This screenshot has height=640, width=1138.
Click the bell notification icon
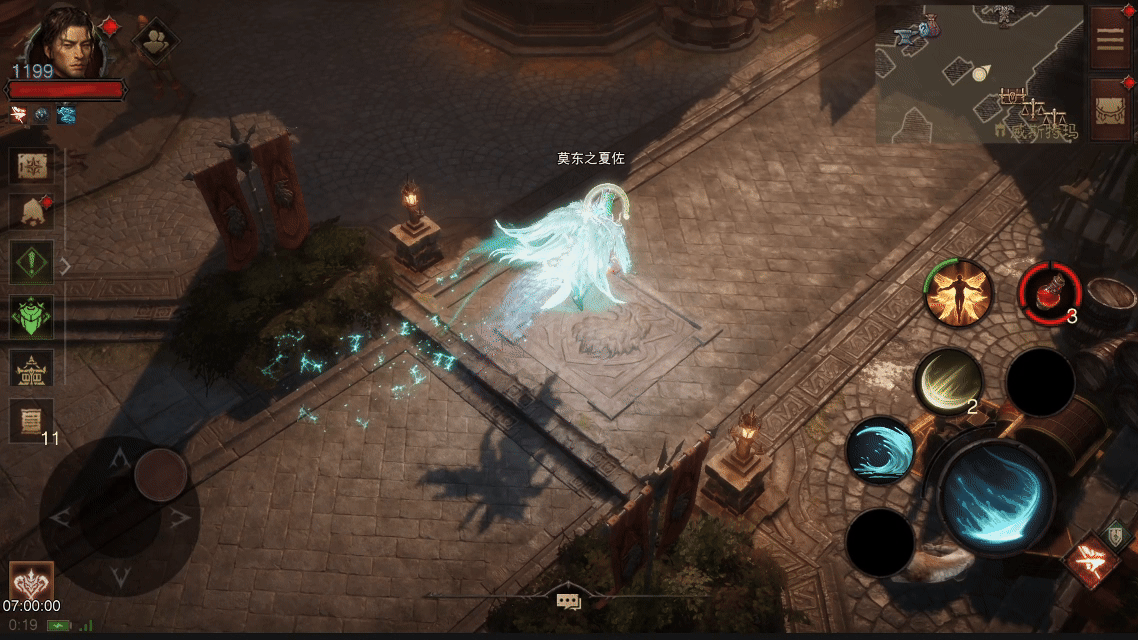[31, 212]
